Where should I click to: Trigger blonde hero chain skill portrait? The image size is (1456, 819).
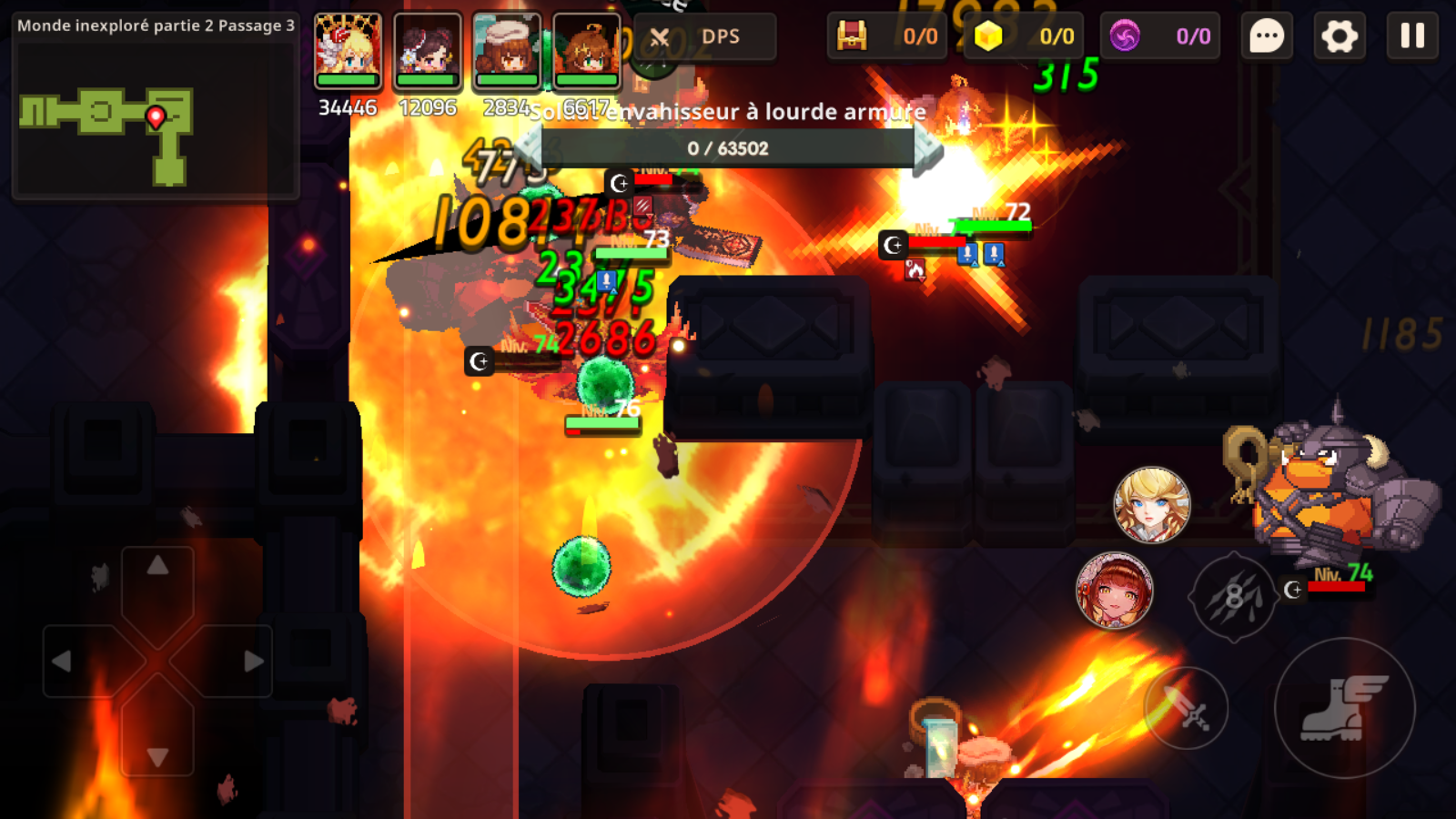[1152, 505]
